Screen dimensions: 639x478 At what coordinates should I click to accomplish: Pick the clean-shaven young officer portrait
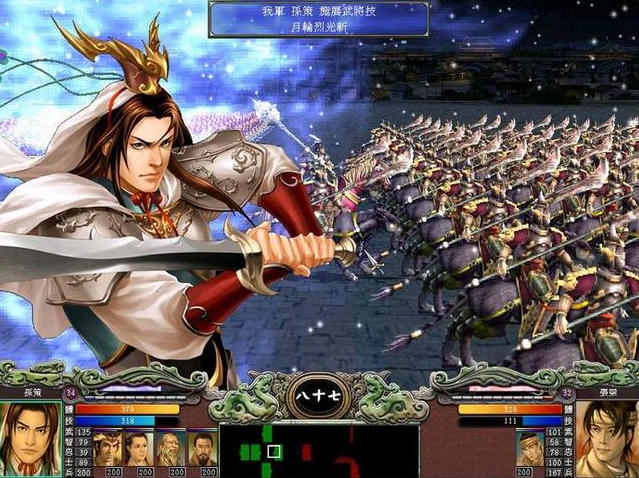click(x=138, y=447)
